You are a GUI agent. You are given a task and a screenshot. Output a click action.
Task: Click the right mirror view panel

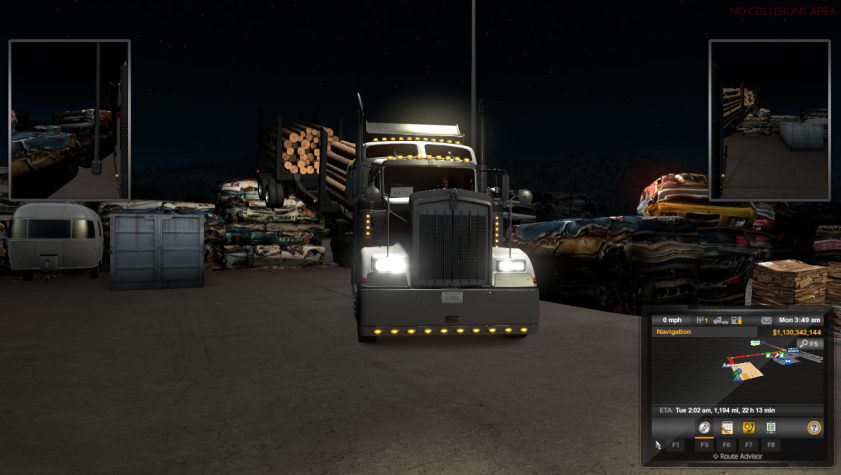click(769, 119)
